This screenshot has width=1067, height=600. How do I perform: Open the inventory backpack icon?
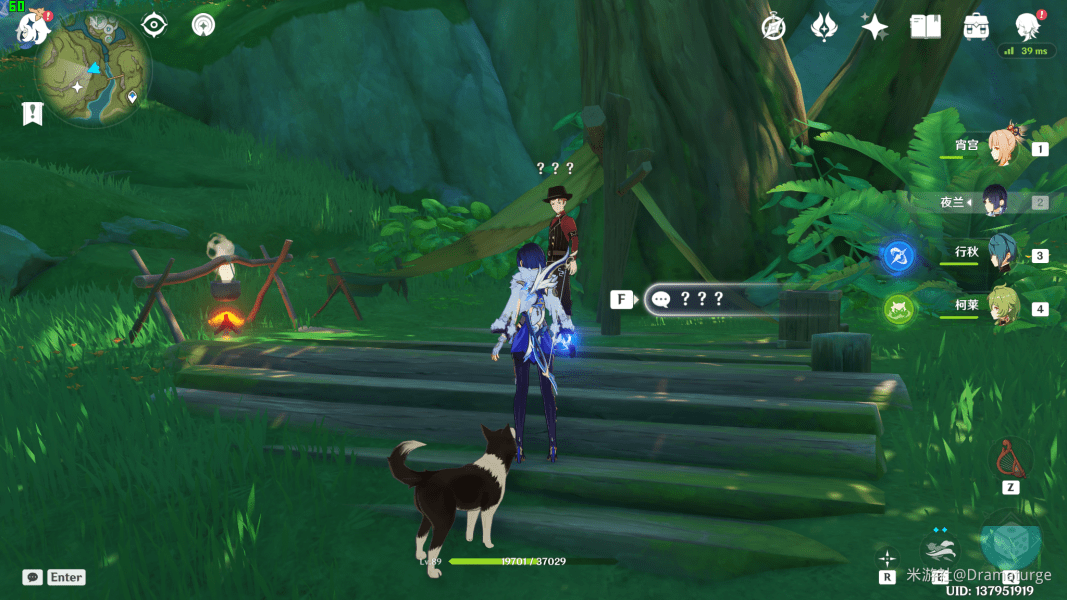coord(976,28)
